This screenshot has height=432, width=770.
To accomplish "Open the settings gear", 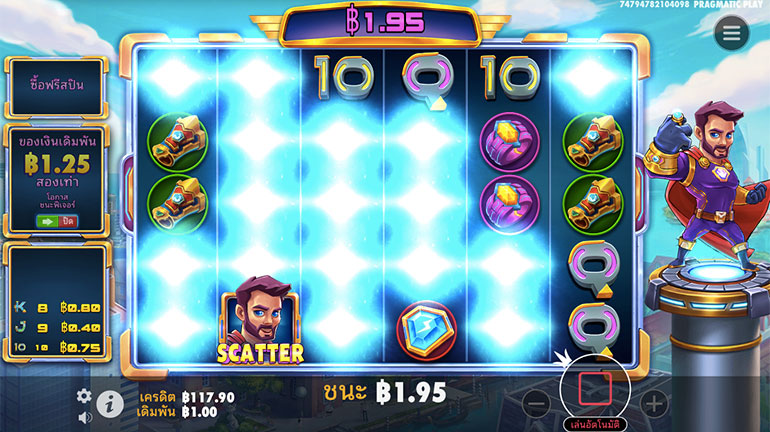I will [x=84, y=396].
